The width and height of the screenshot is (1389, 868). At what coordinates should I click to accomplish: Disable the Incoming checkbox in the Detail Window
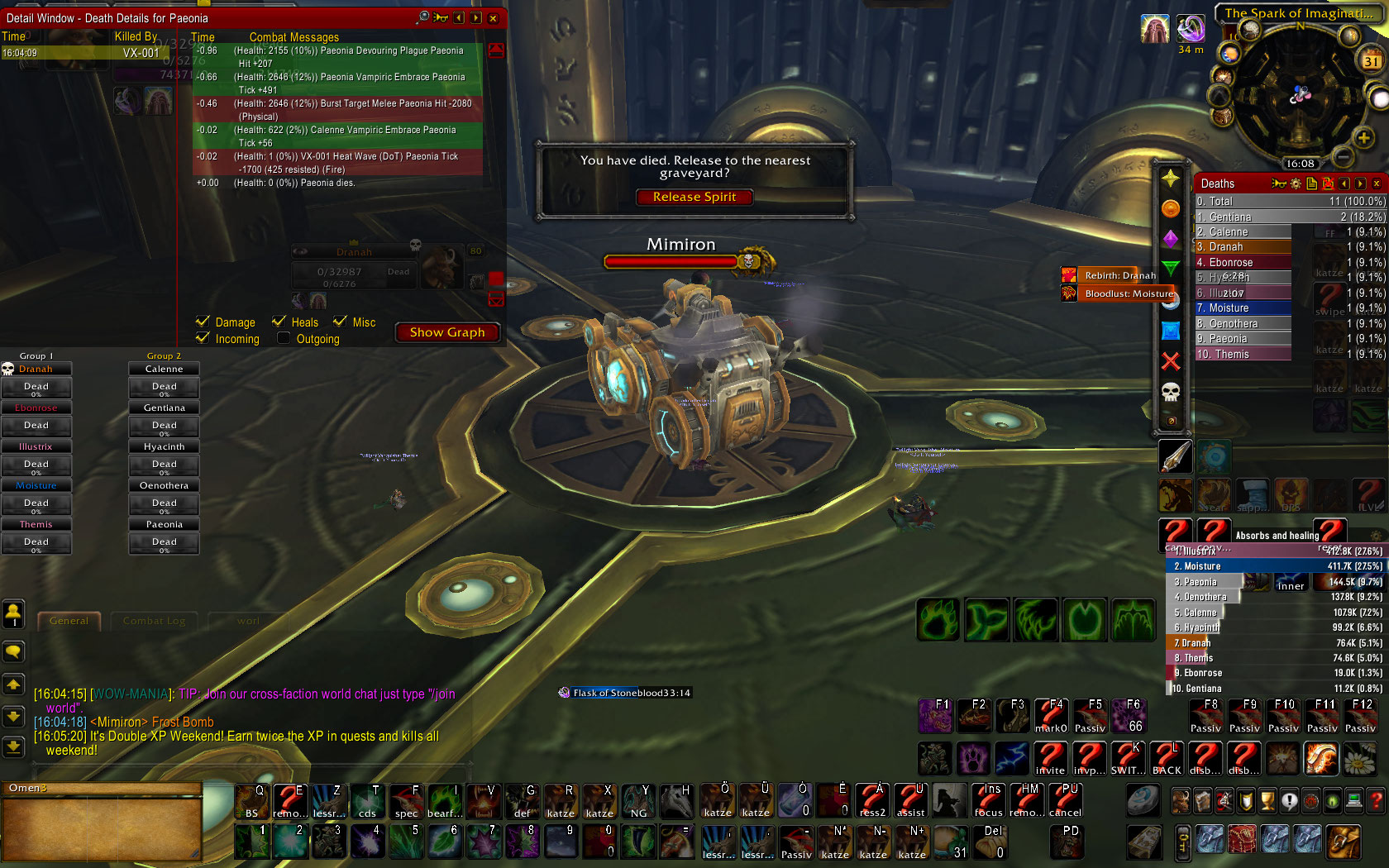pyautogui.click(x=203, y=338)
